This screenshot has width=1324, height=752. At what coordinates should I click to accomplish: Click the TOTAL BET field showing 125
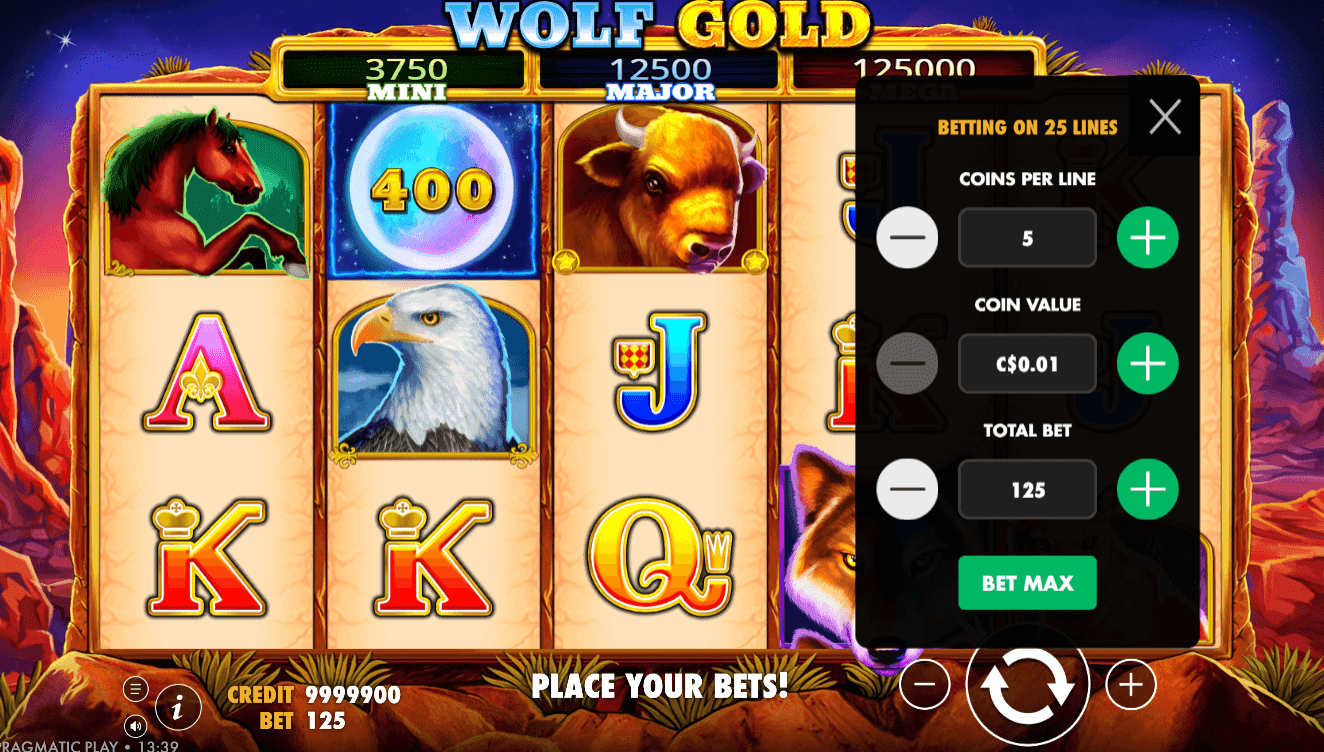1027,489
